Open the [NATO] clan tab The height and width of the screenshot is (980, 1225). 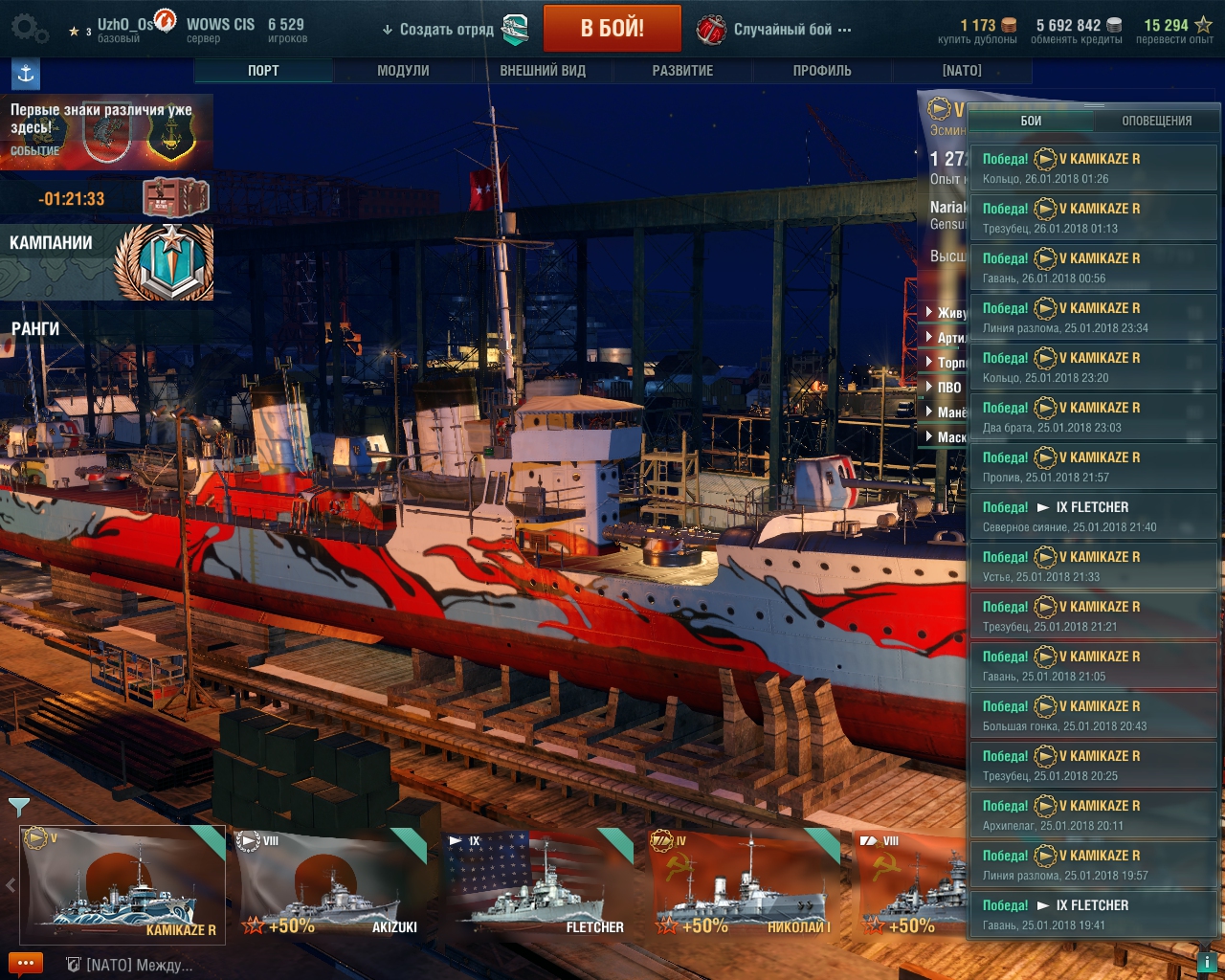[962, 71]
